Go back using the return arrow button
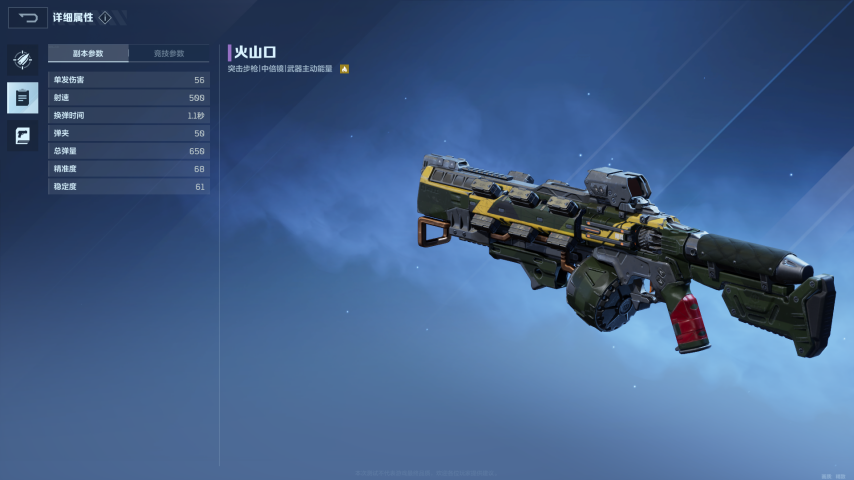Viewport: 854px width, 480px height. click(x=28, y=18)
